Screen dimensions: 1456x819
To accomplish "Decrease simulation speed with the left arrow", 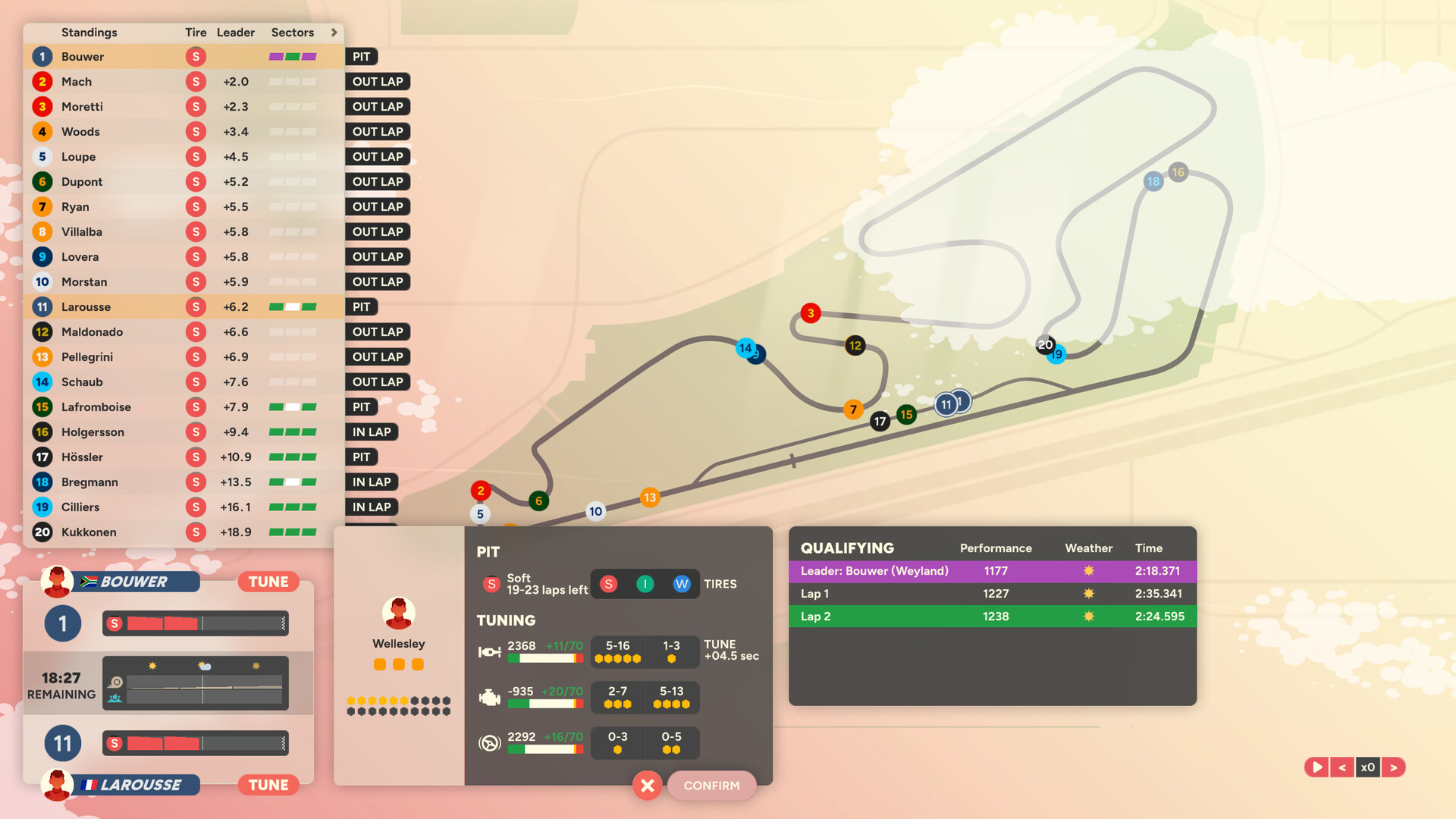I will pyautogui.click(x=1342, y=767).
